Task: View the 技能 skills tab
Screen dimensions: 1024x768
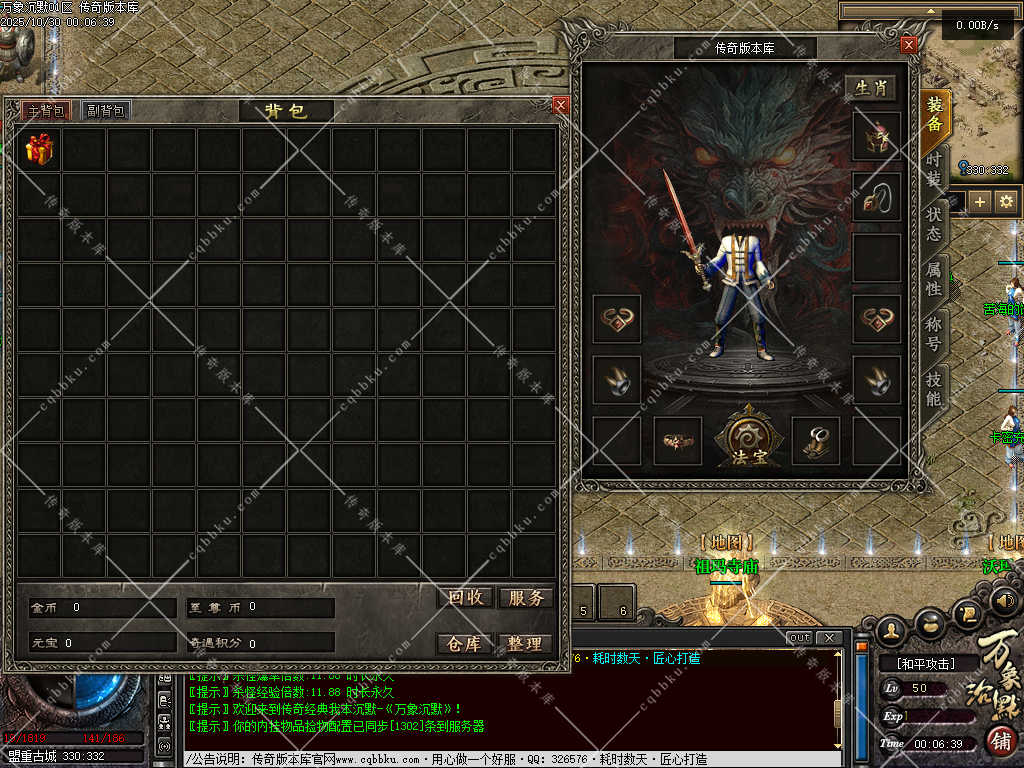Action: 934,388
